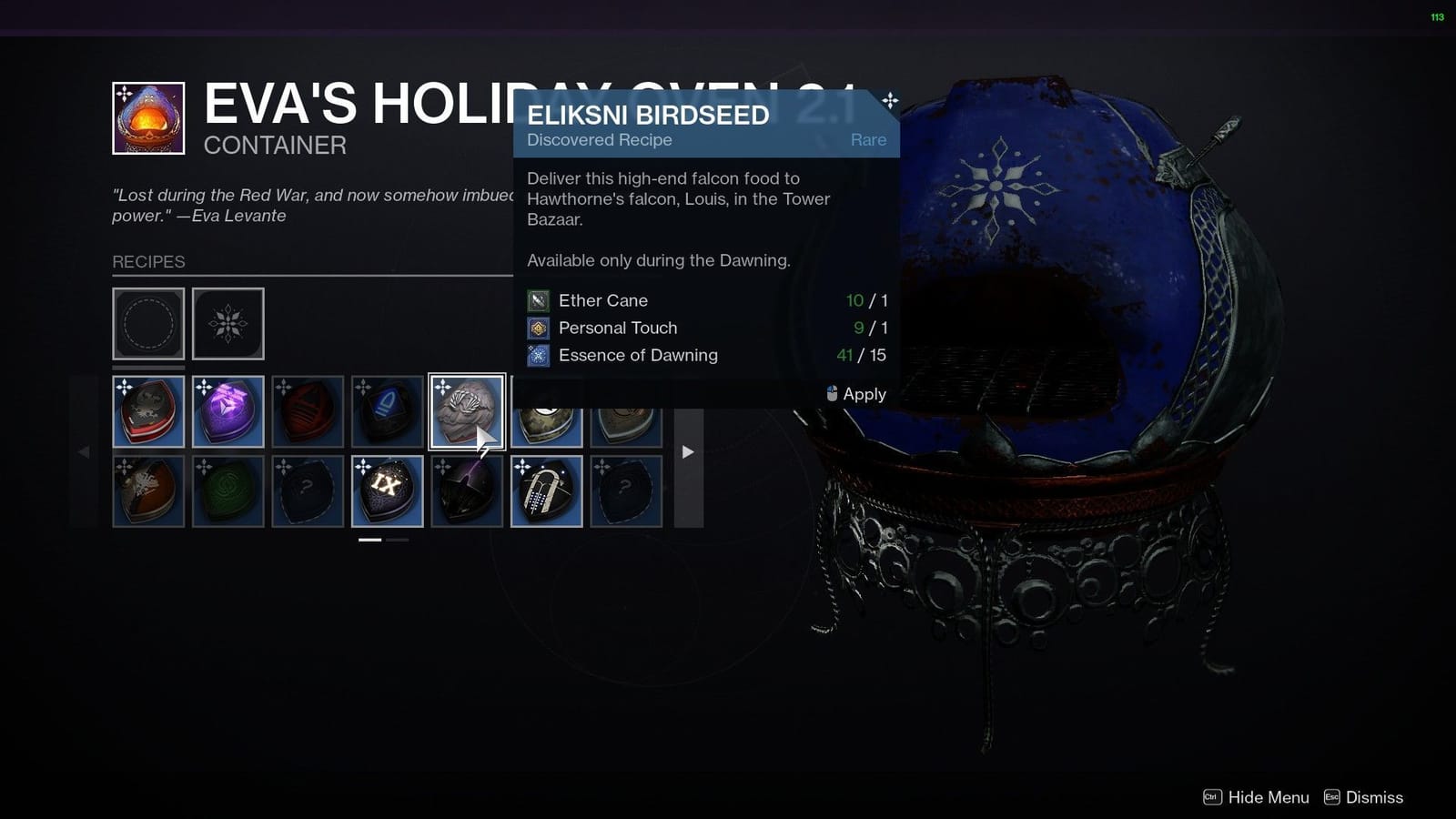Viewport: 1456px width, 819px height.
Task: Expand more recipes with the right arrow
Action: pos(689,451)
